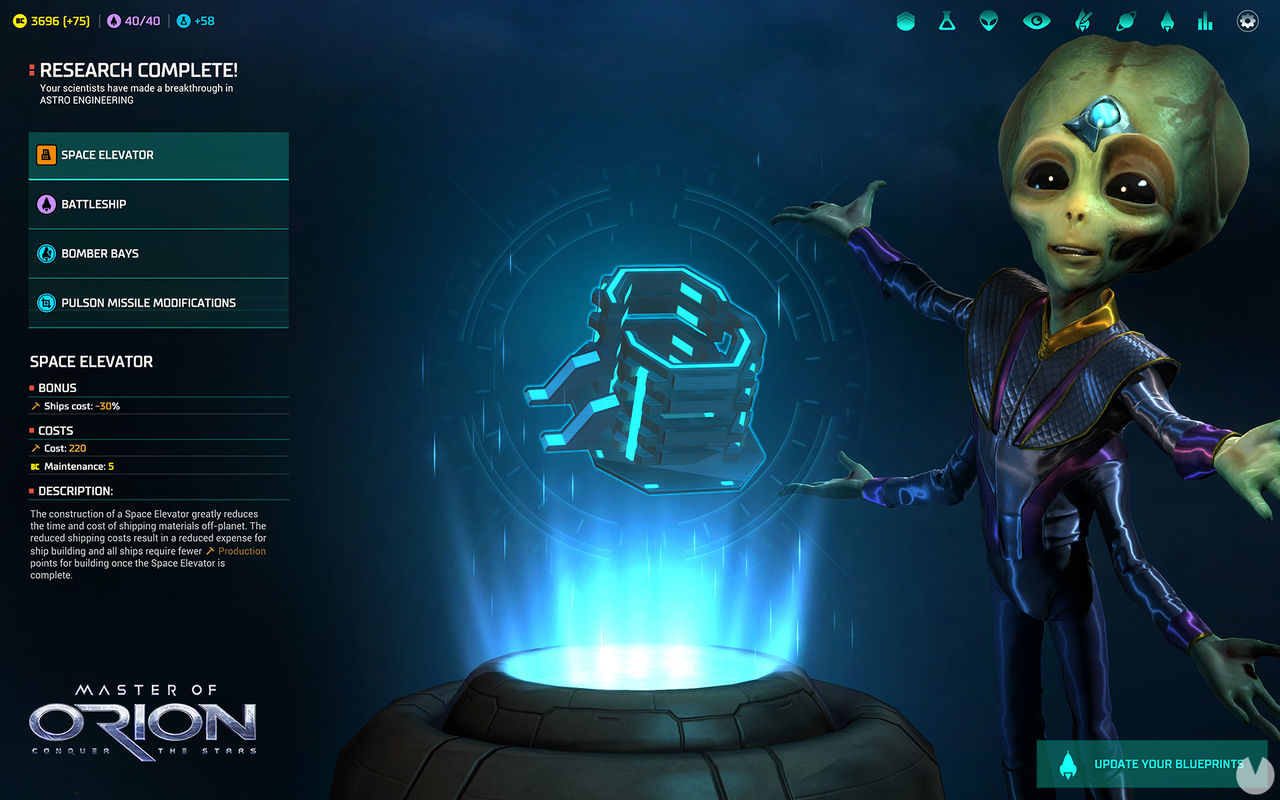This screenshot has height=800, width=1280.
Task: Open the research flask icon in top bar
Action: click(947, 20)
